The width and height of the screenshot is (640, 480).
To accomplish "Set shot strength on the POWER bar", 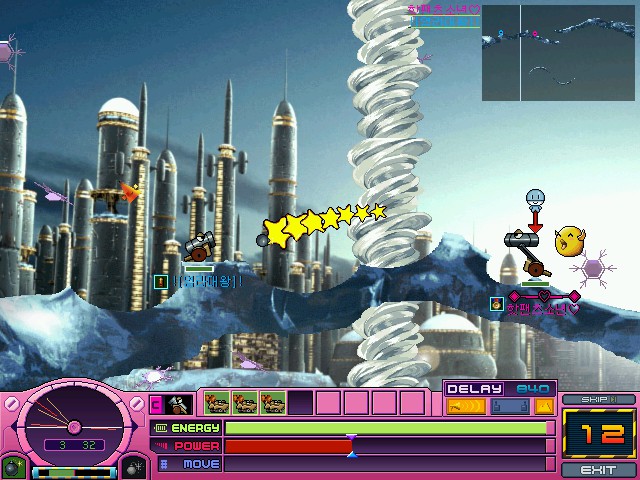I will pyautogui.click(x=386, y=446).
